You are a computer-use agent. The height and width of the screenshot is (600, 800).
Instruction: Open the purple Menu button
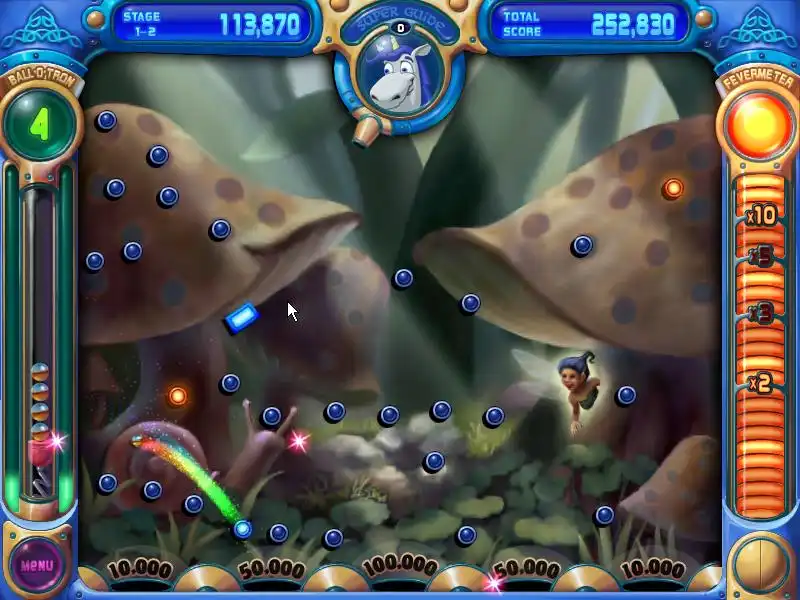(x=37, y=565)
